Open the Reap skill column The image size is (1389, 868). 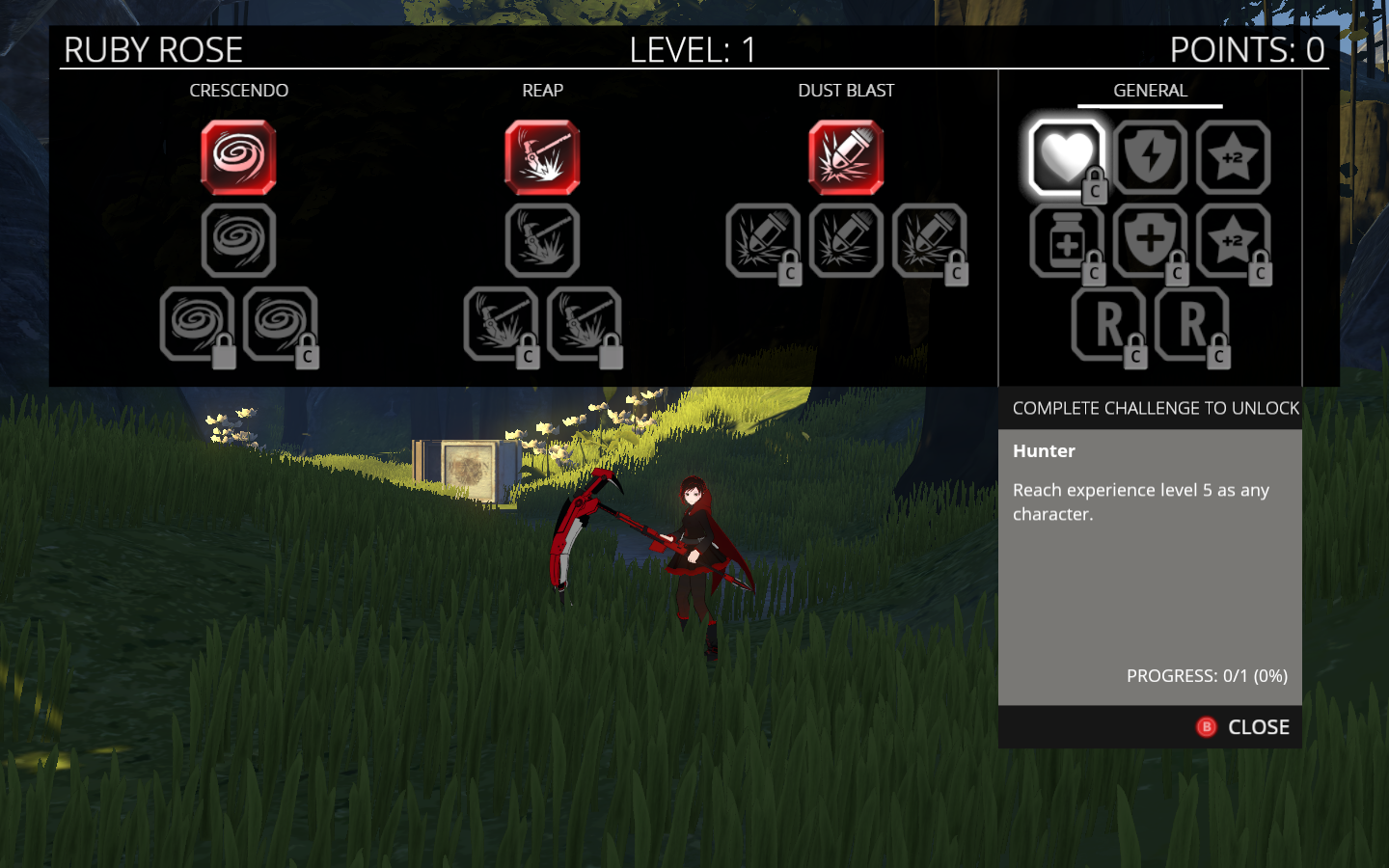pos(542,91)
